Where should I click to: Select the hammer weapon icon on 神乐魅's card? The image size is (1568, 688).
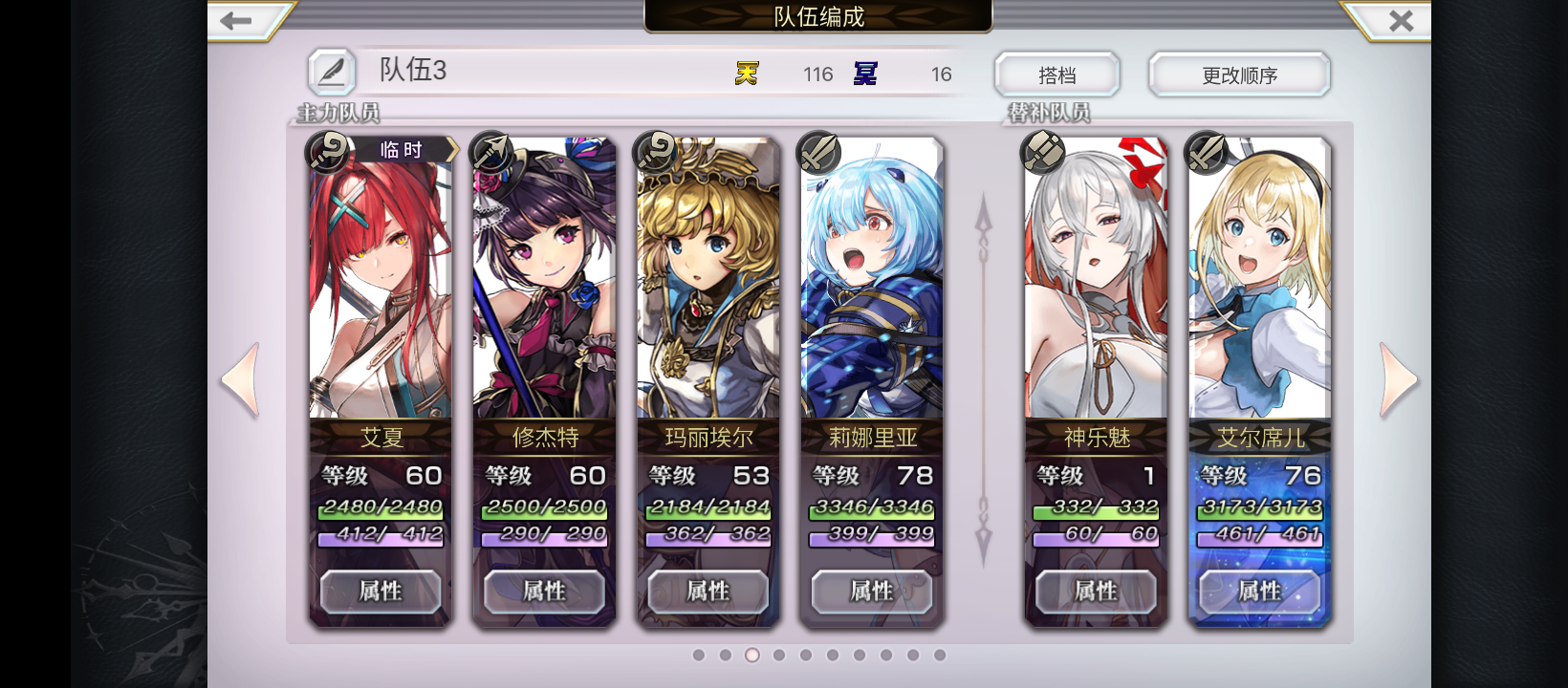pyautogui.click(x=1043, y=151)
